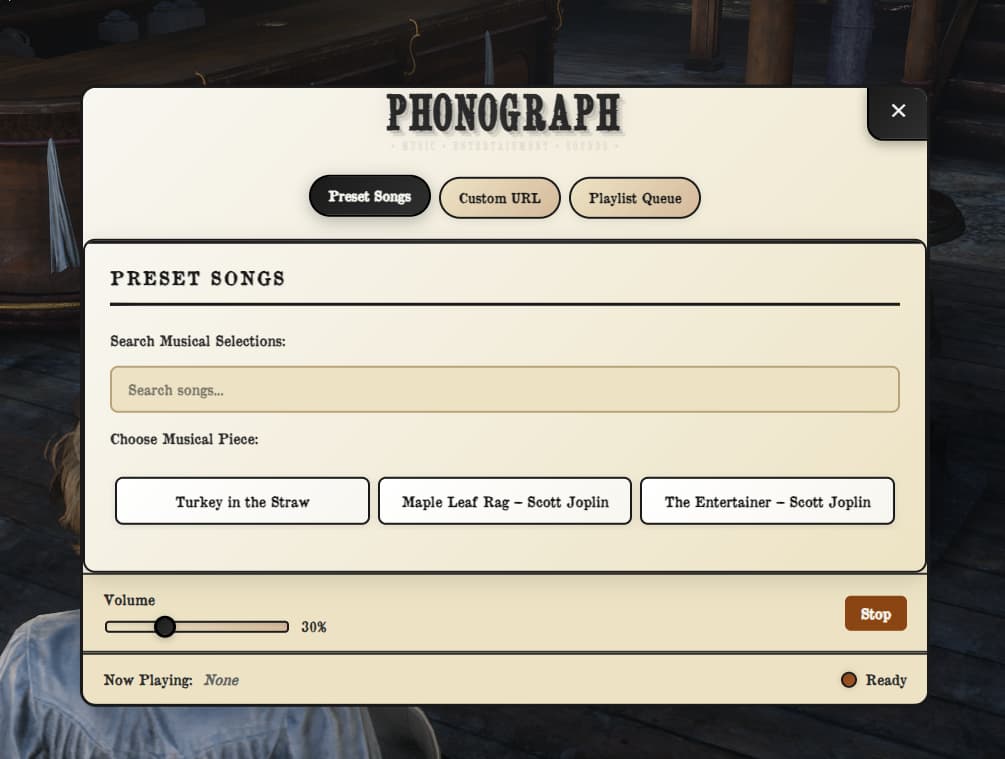This screenshot has height=759, width=1005.
Task: Select The Entertainer by Scott Joplin
Action: [x=767, y=501]
